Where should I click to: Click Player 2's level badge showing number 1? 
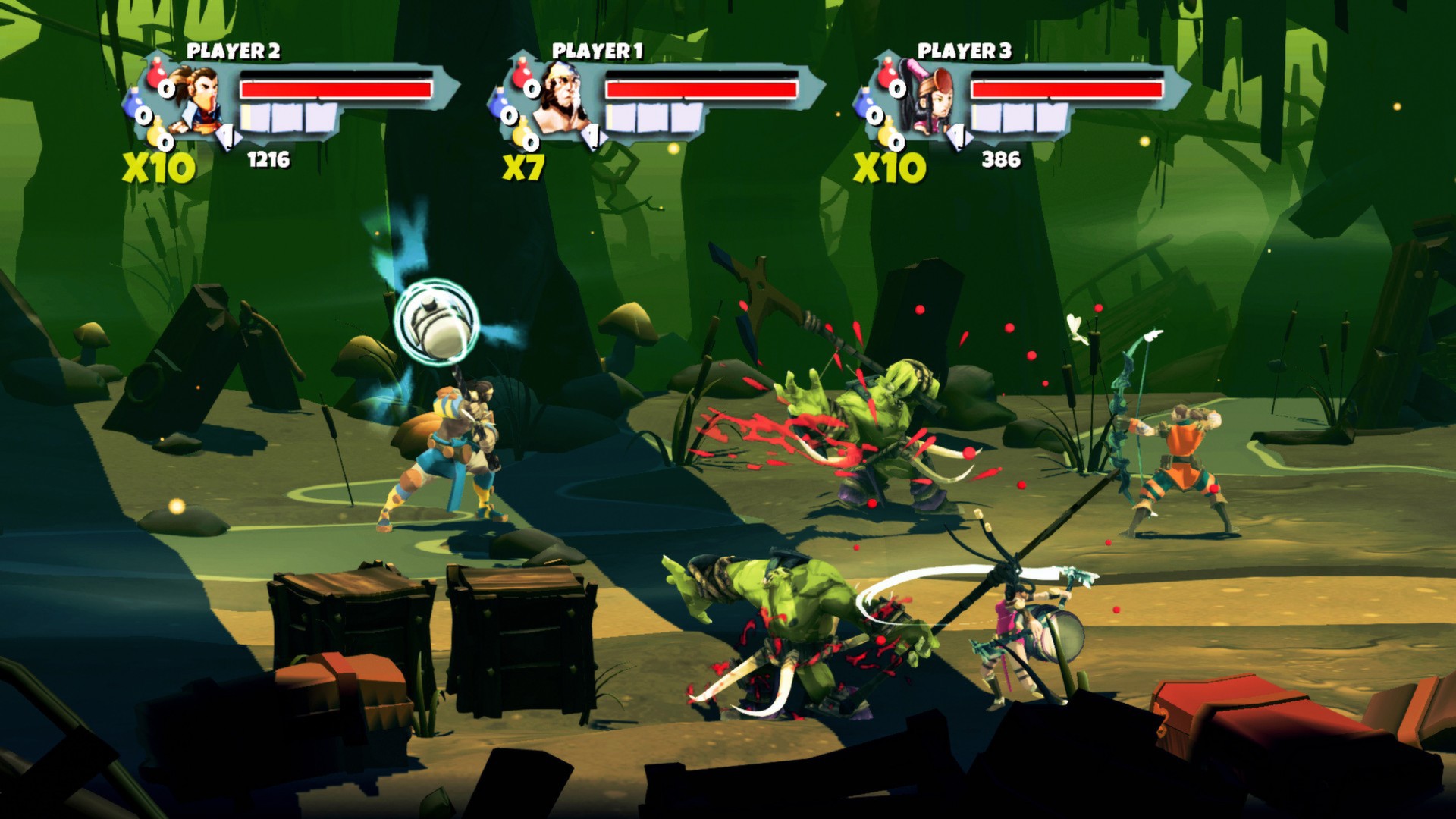tap(227, 136)
